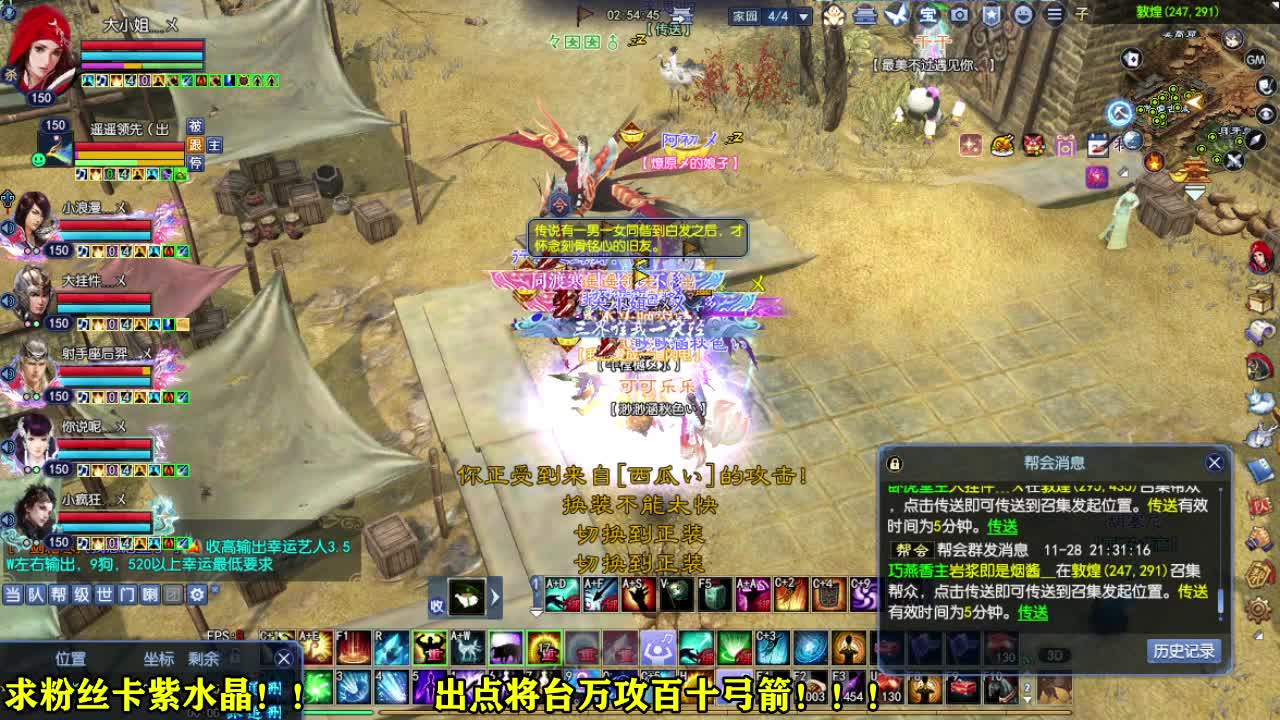Open the smiley emoji icon on top toolbar
Image resolution: width=1280 pixels, height=720 pixels.
(x=1023, y=14)
